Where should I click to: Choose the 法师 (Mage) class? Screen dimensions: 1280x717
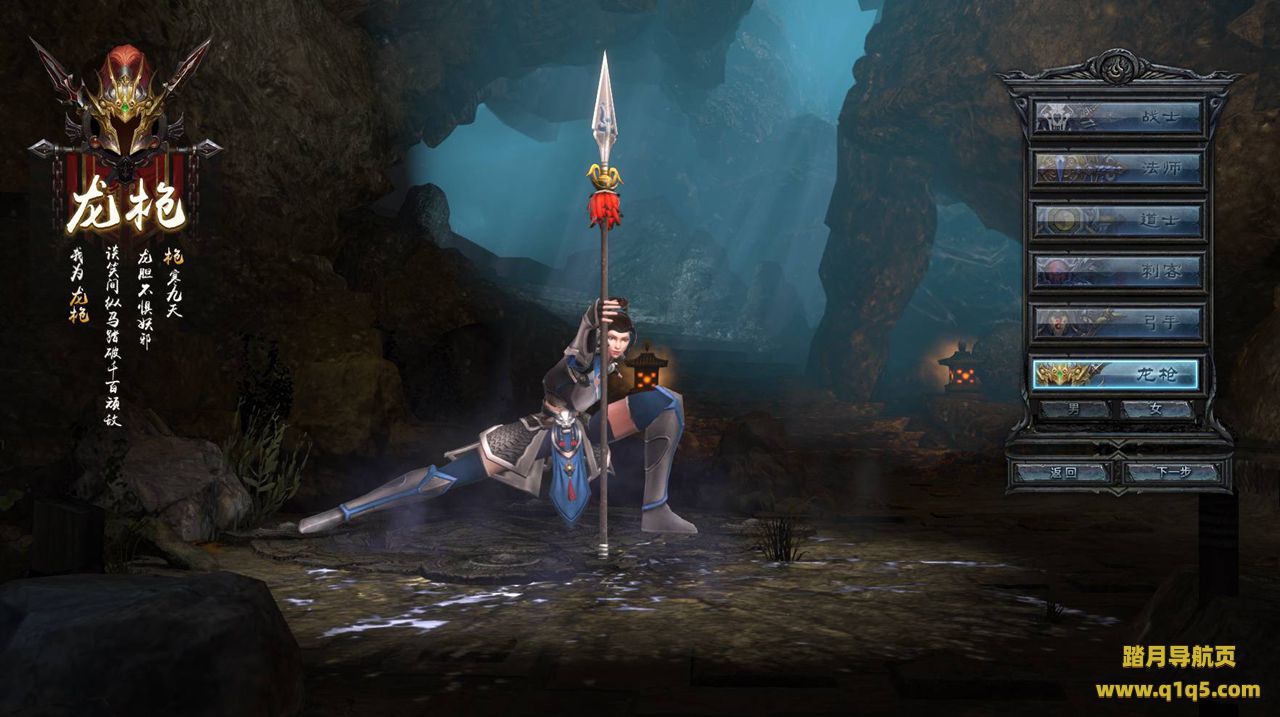pyautogui.click(x=1117, y=168)
